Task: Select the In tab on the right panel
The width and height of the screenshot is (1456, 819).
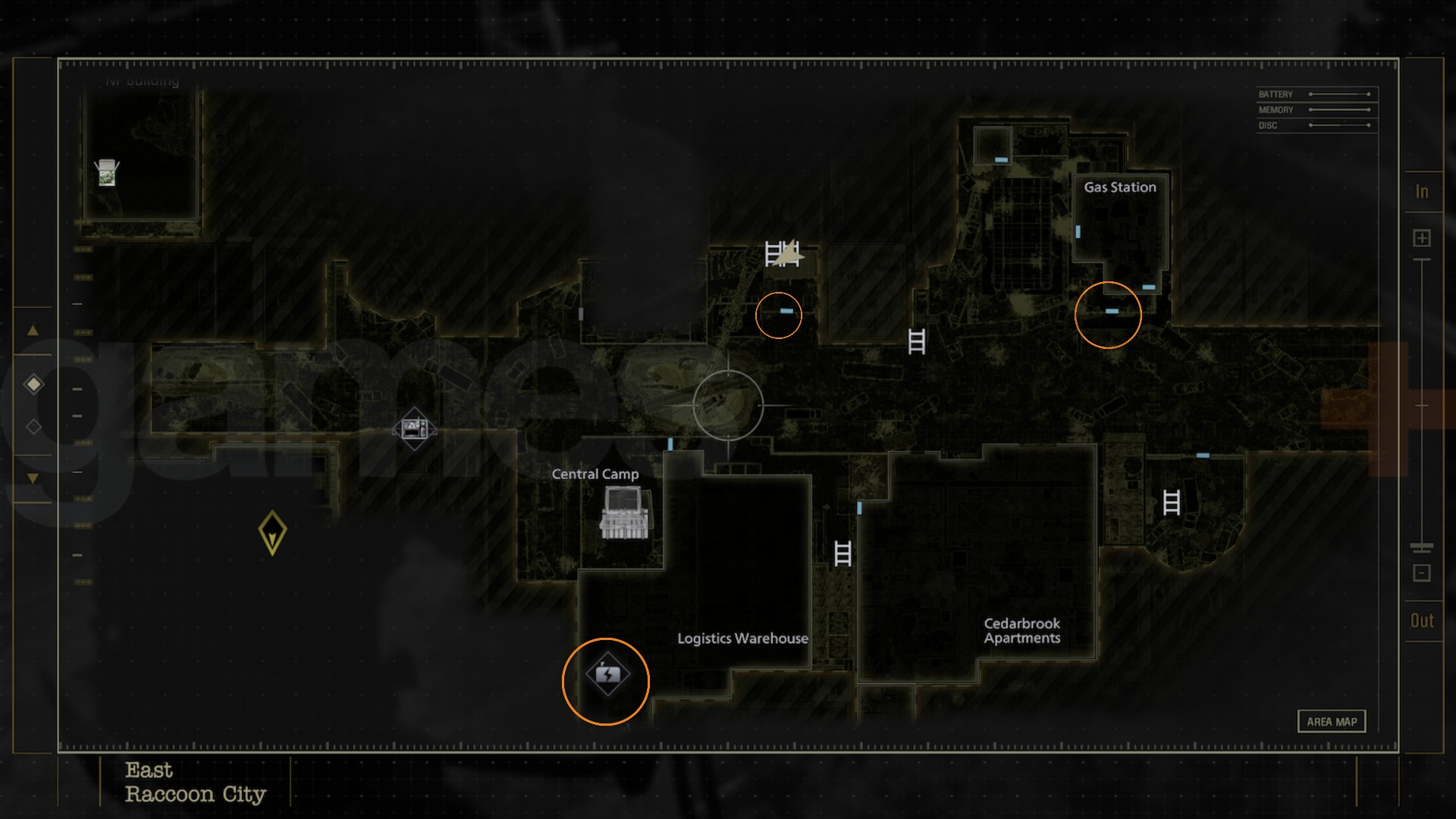Action: coord(1423,192)
